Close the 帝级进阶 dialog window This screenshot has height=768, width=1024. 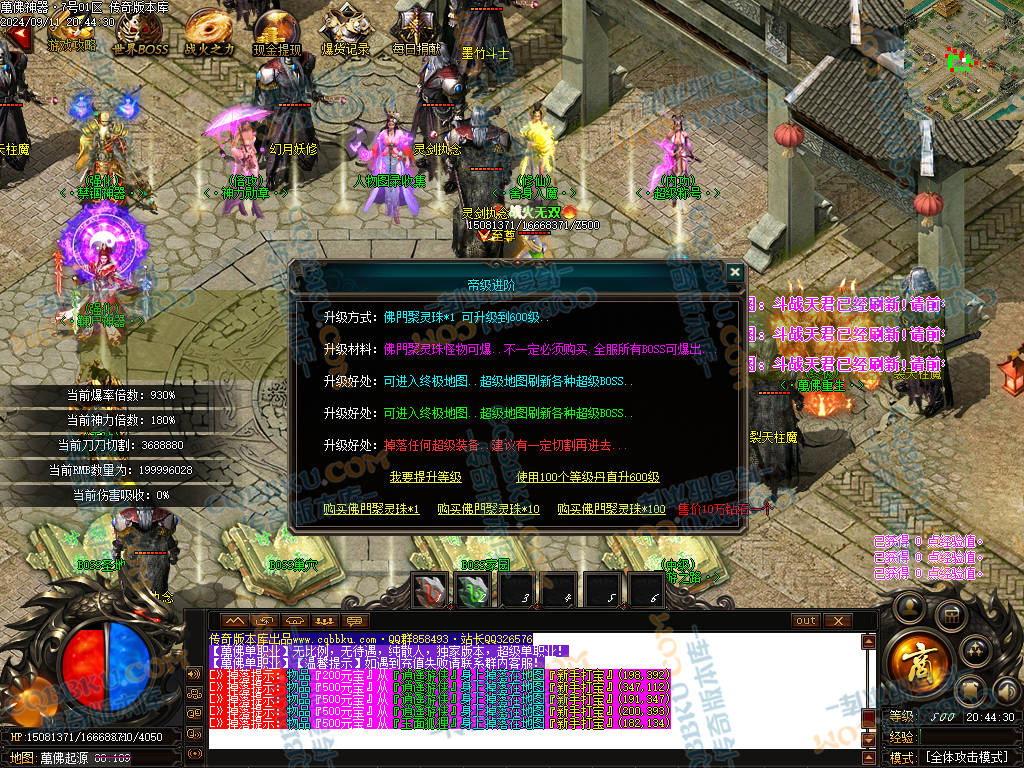pyautogui.click(x=735, y=272)
